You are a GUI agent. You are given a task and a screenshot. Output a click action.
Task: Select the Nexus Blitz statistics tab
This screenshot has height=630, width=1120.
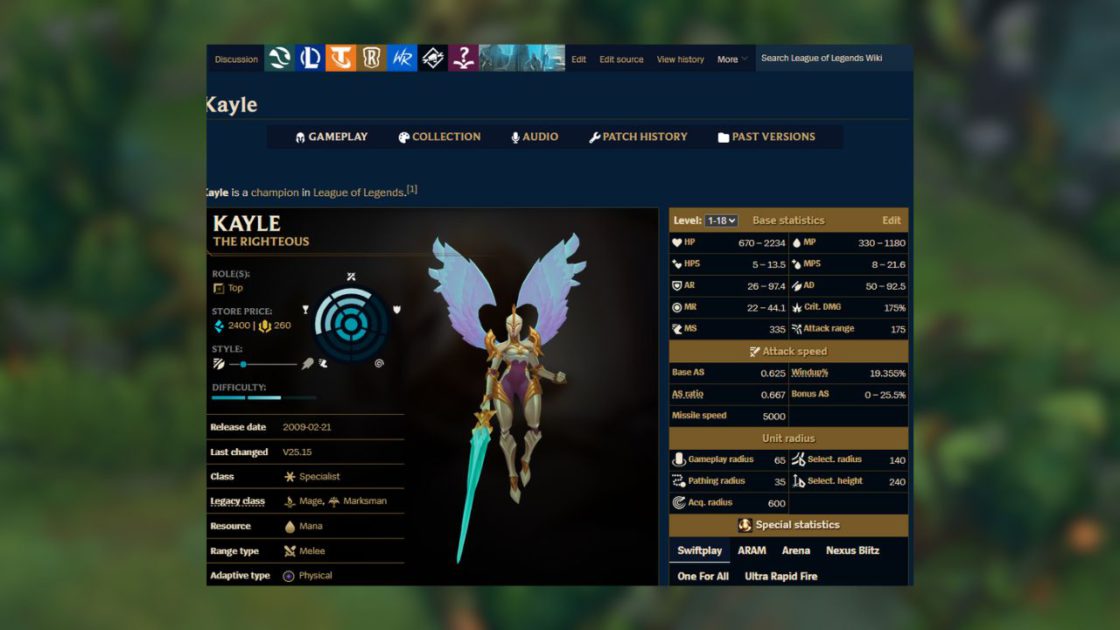853,550
